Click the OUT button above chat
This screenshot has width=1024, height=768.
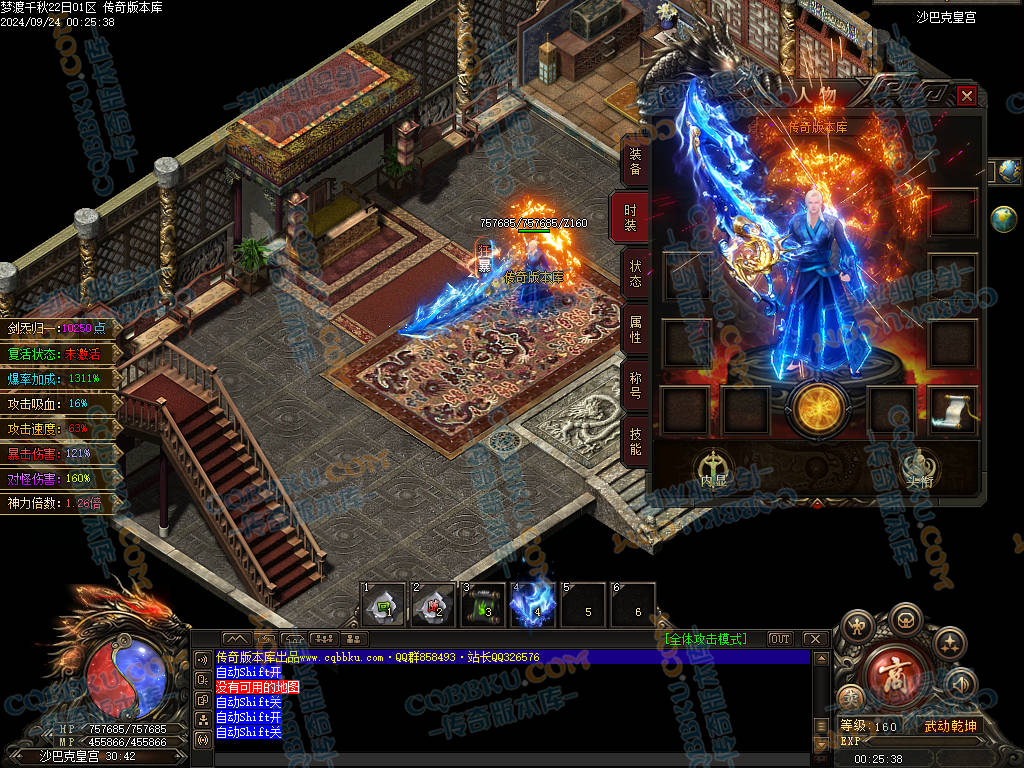point(779,639)
